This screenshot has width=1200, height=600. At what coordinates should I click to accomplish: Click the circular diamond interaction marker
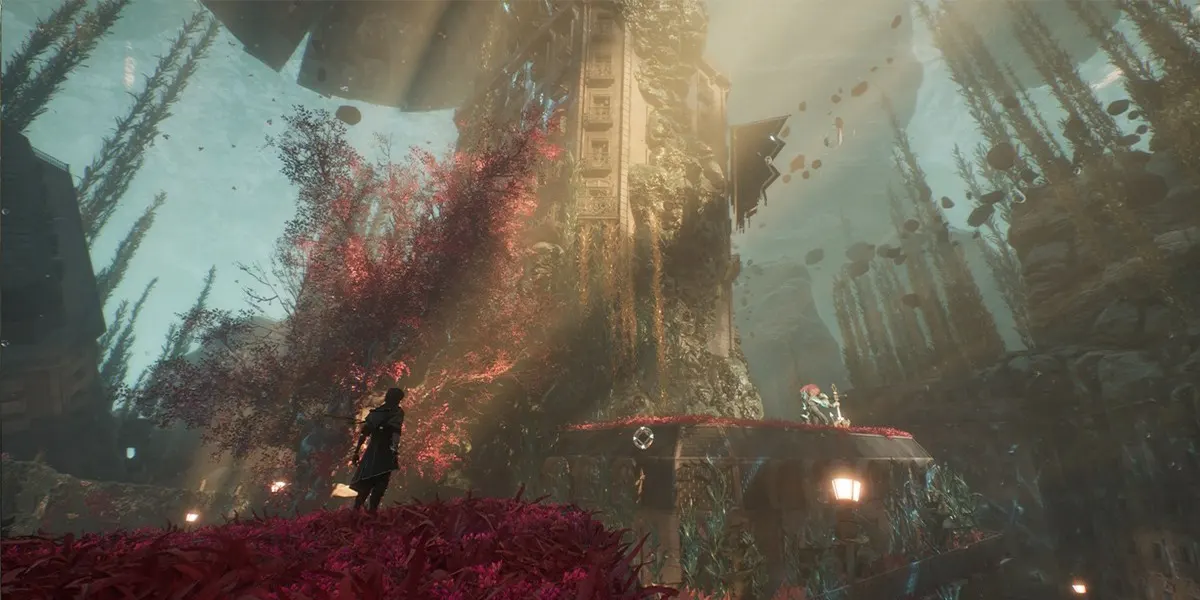point(643,437)
